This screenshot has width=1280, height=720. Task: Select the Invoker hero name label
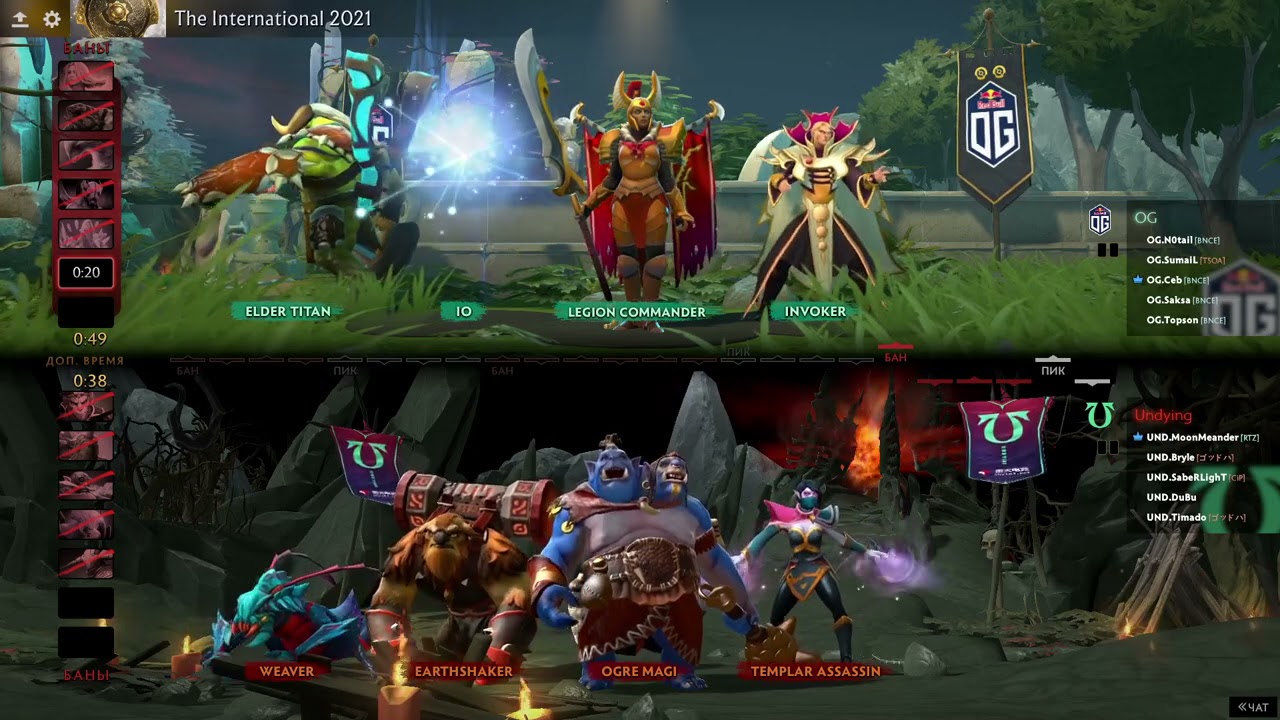pyautogui.click(x=815, y=312)
